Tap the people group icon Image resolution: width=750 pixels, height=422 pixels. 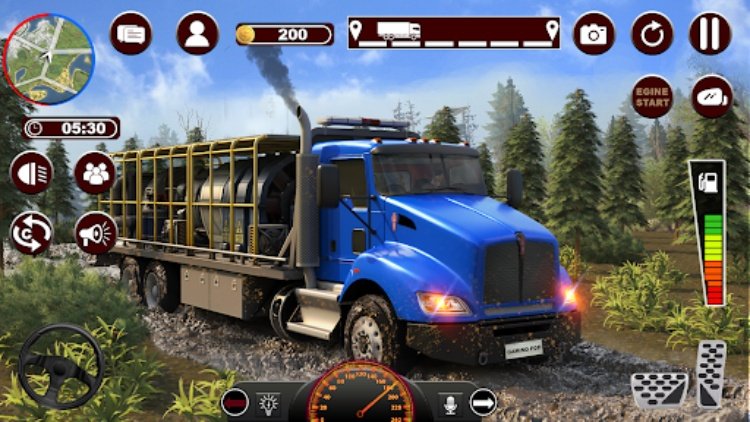pyautogui.click(x=96, y=173)
